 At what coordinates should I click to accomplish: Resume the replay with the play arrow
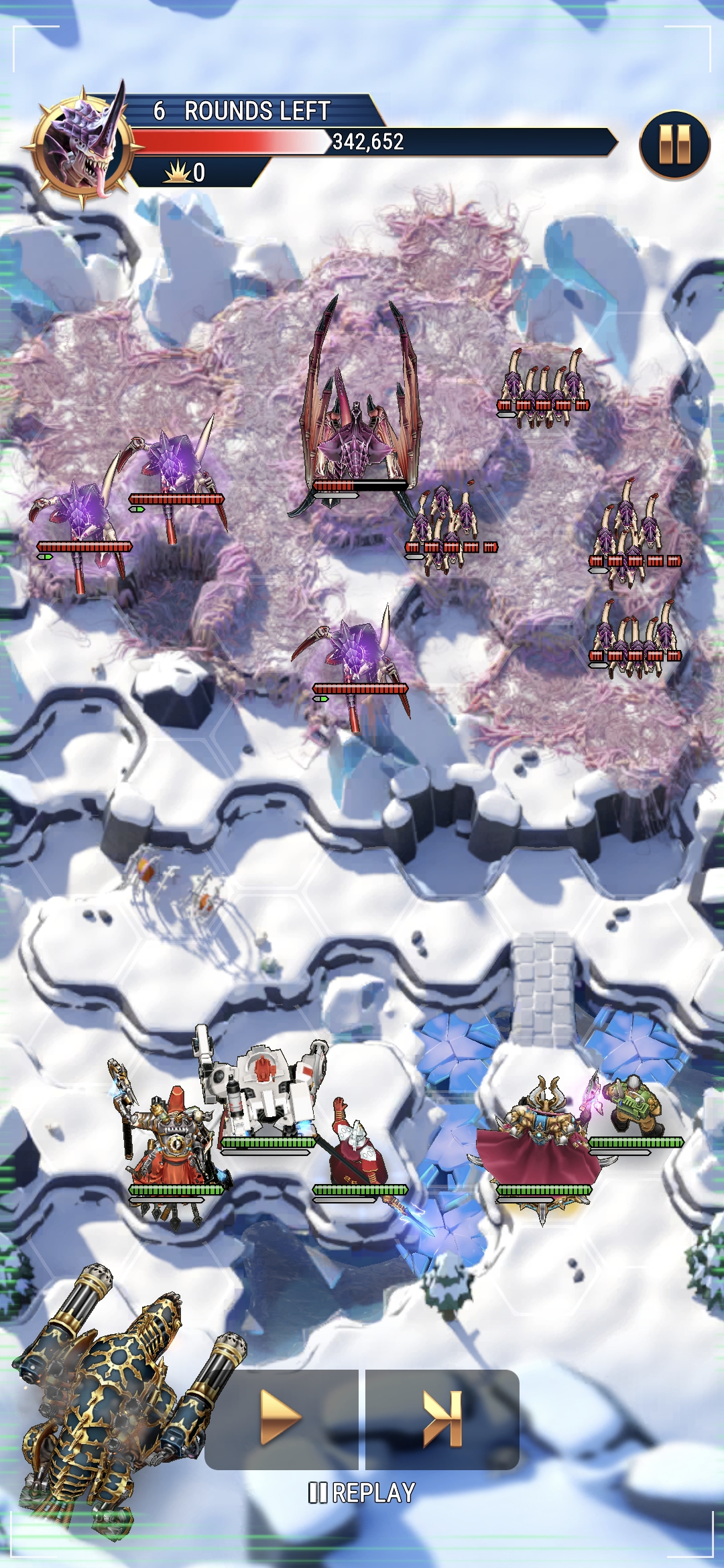281,1417
